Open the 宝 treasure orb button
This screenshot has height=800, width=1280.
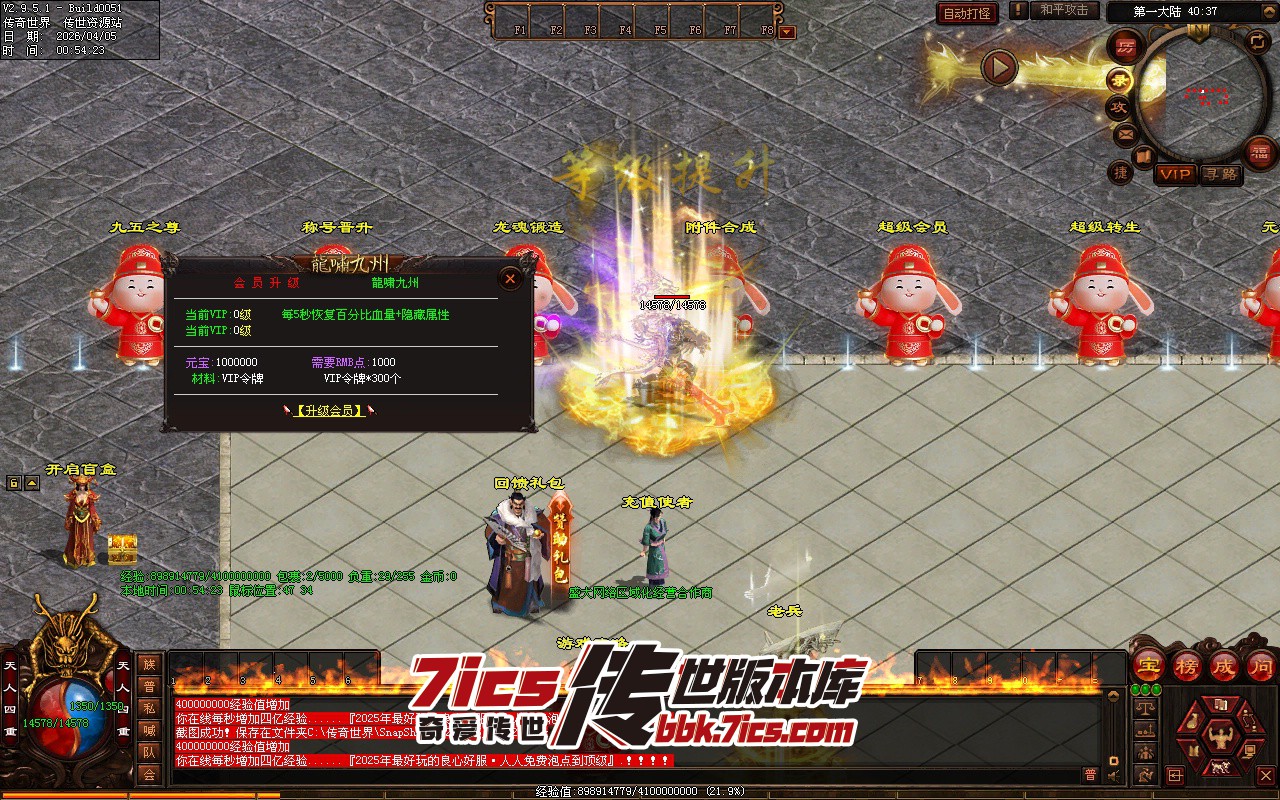[1149, 666]
